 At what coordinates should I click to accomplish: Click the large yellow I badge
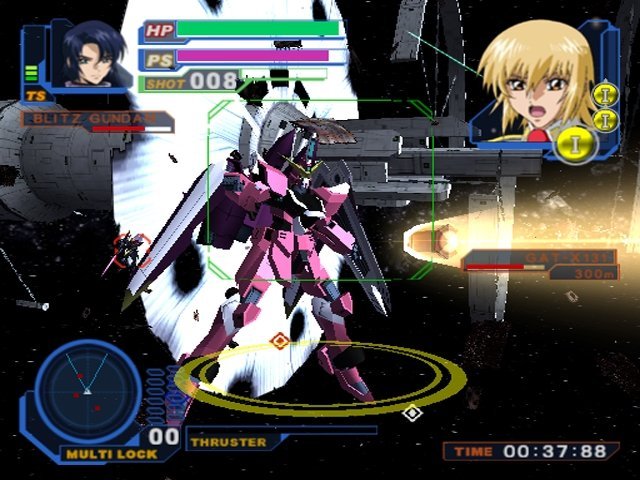[578, 144]
